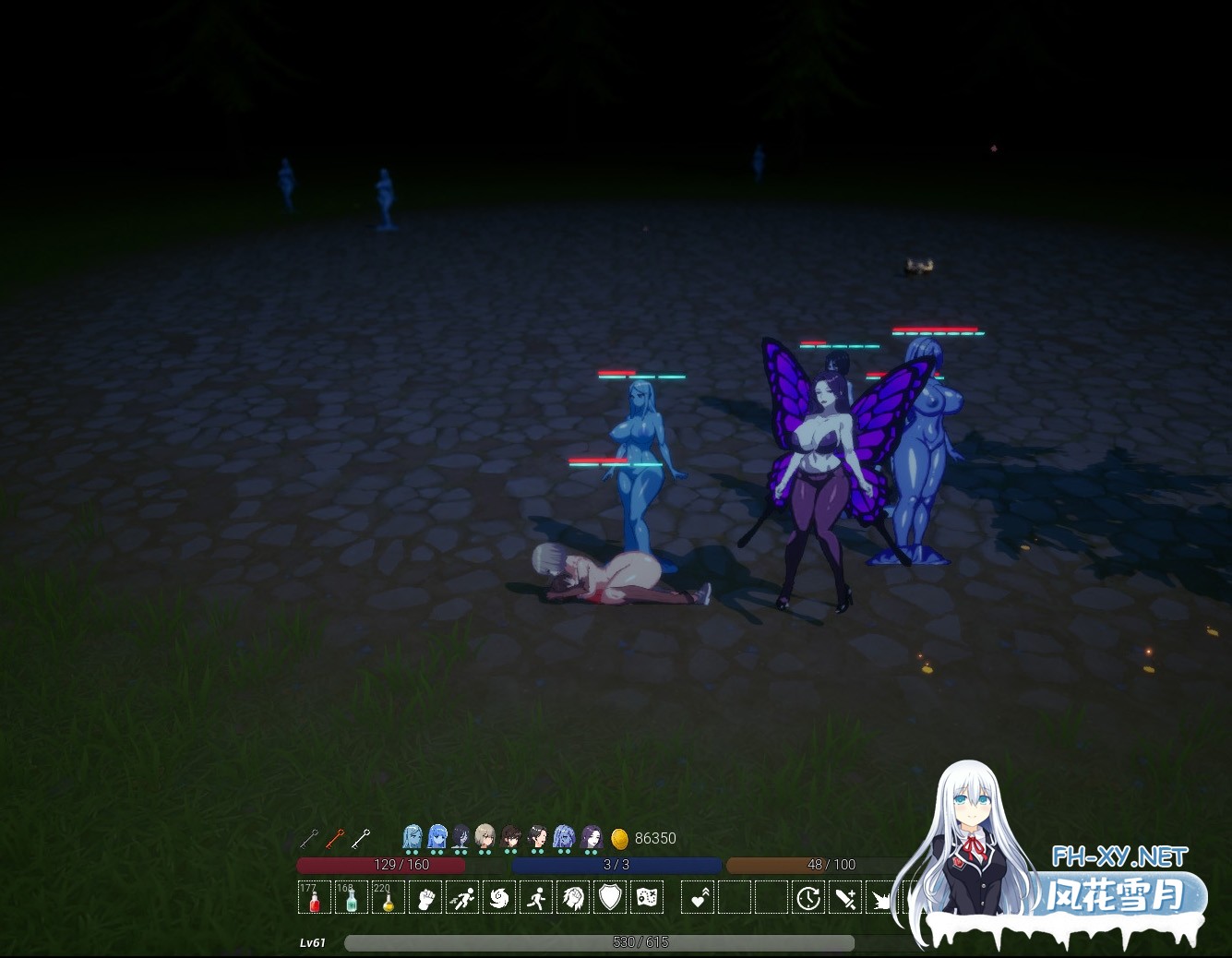Select the purple-haired woman portrait

[592, 837]
